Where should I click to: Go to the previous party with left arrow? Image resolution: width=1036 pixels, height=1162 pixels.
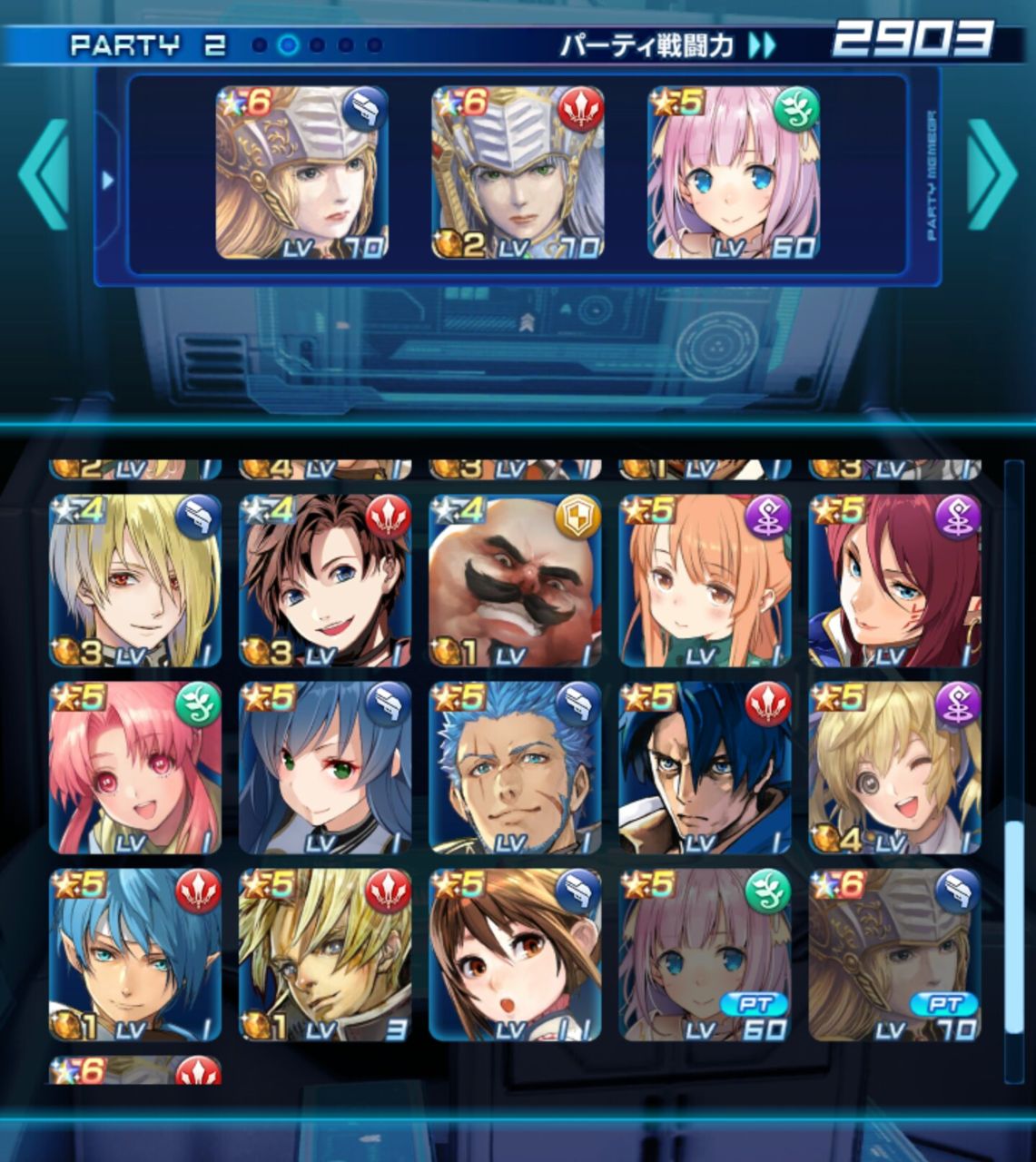click(x=44, y=174)
